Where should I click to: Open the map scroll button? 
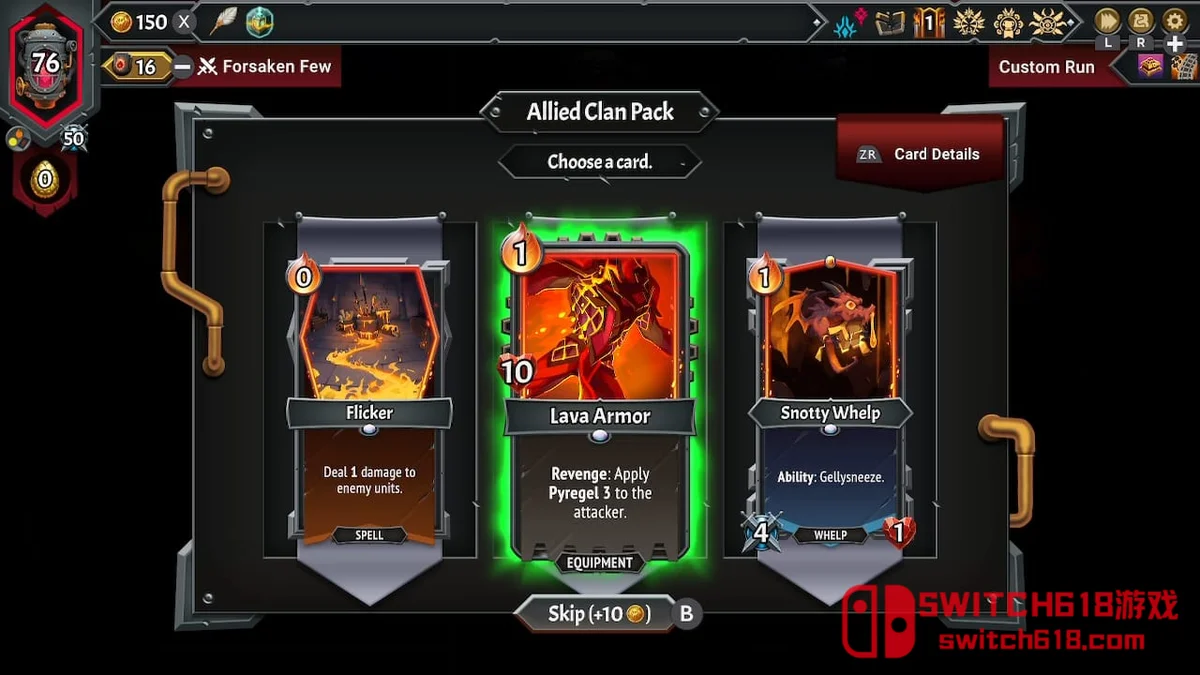coord(1141,21)
